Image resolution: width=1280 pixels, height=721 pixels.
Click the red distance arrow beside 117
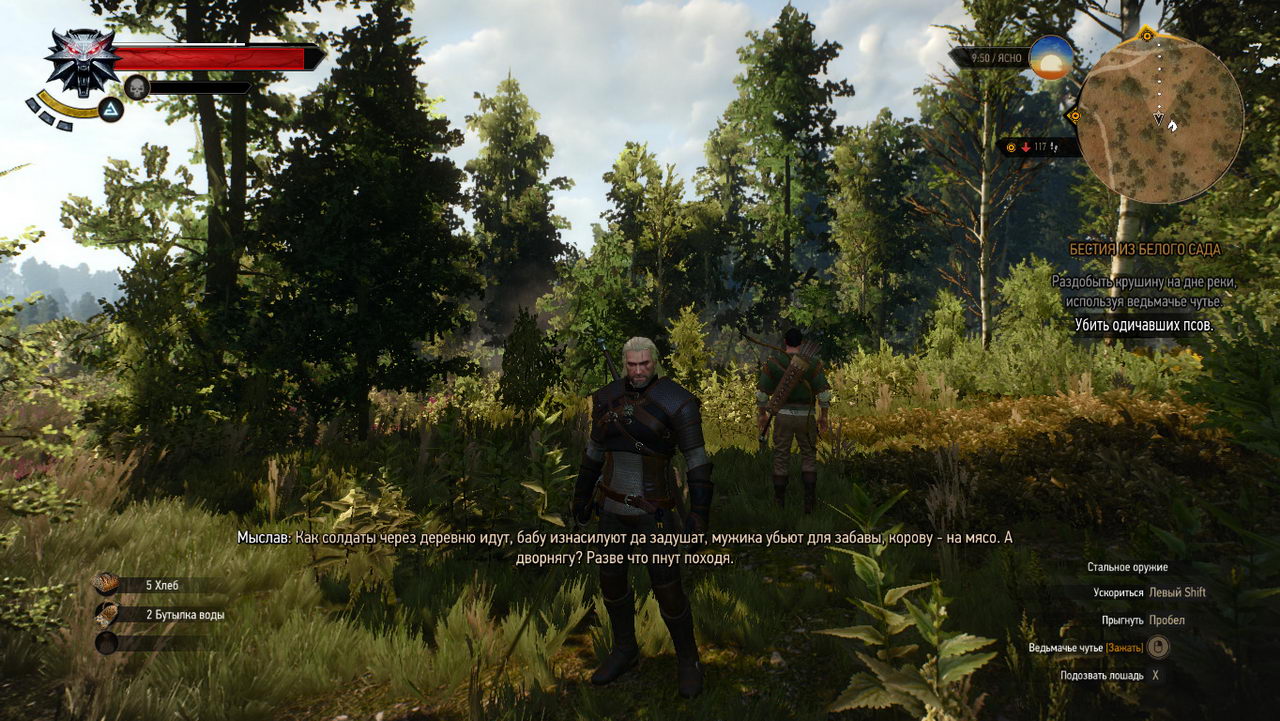click(1027, 146)
